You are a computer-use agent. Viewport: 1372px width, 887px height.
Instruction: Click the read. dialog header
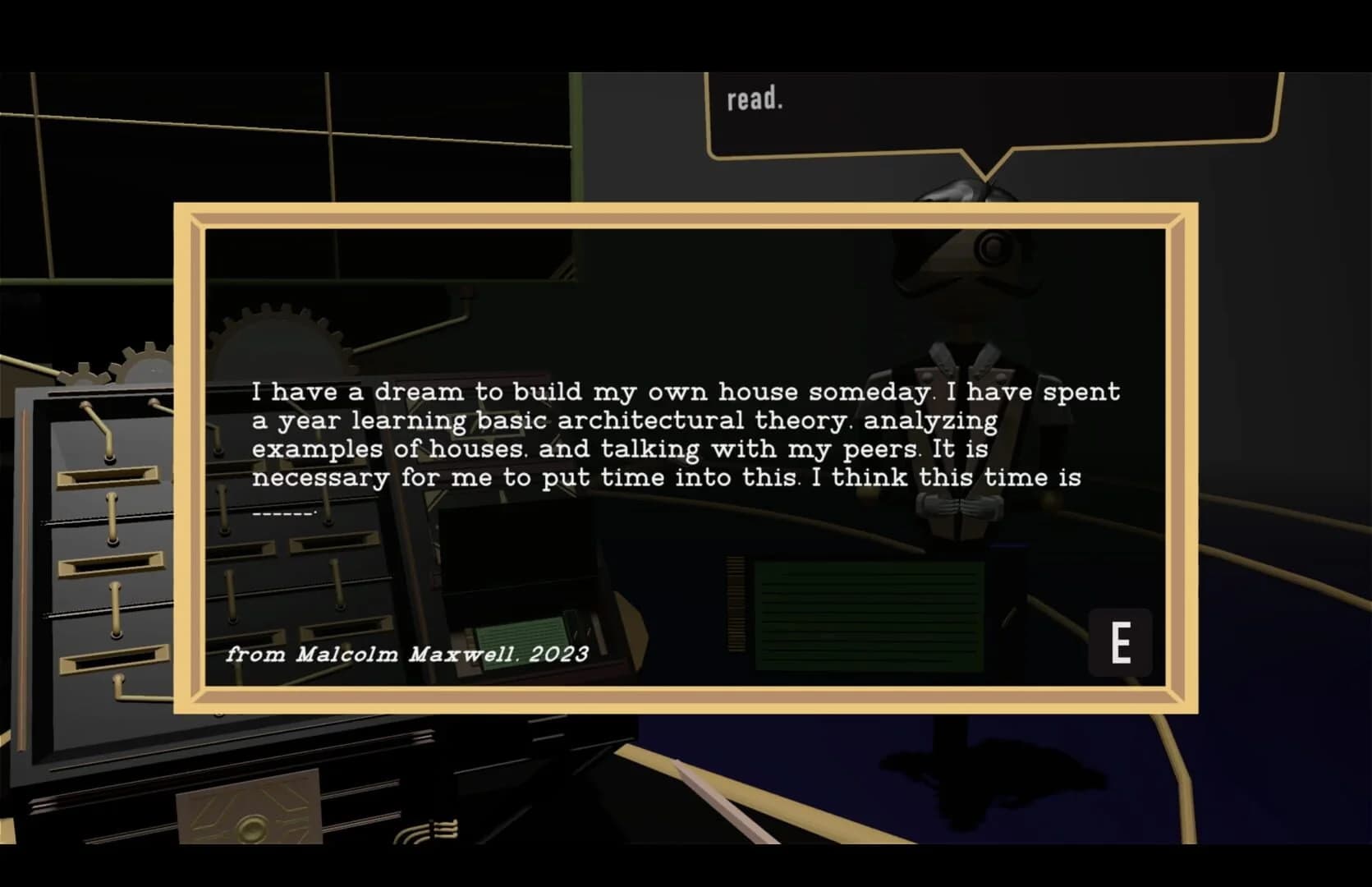pyautogui.click(x=755, y=99)
